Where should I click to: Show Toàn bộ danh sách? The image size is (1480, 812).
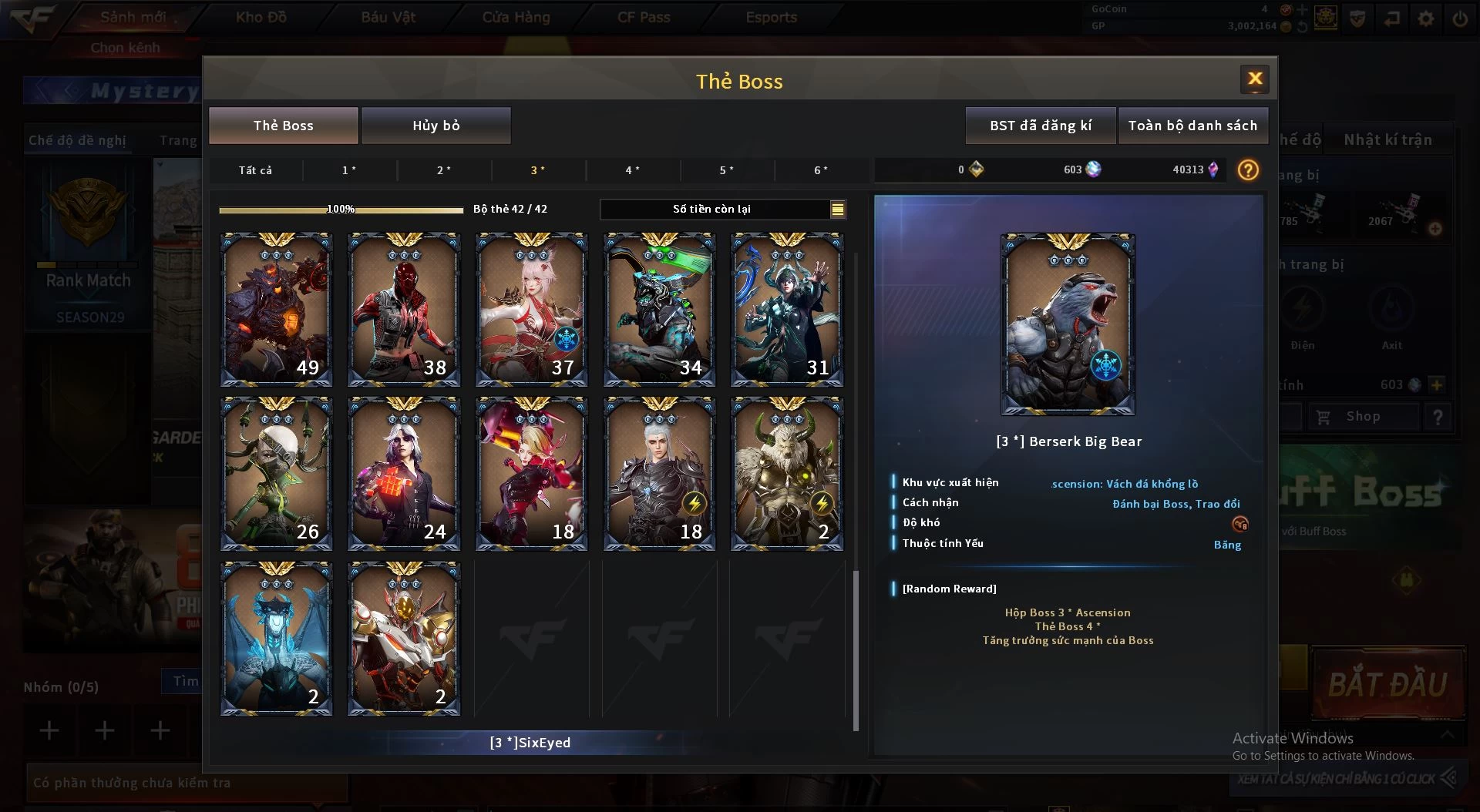1192,126
